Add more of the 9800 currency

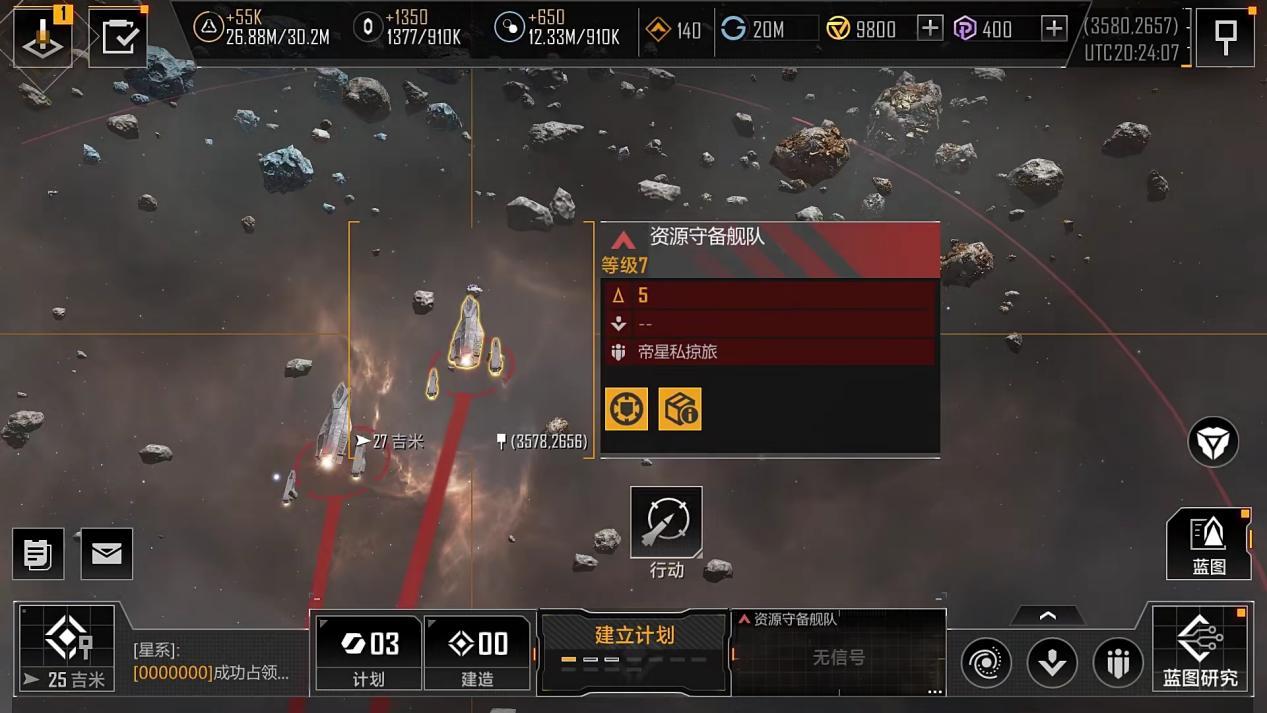coord(929,28)
